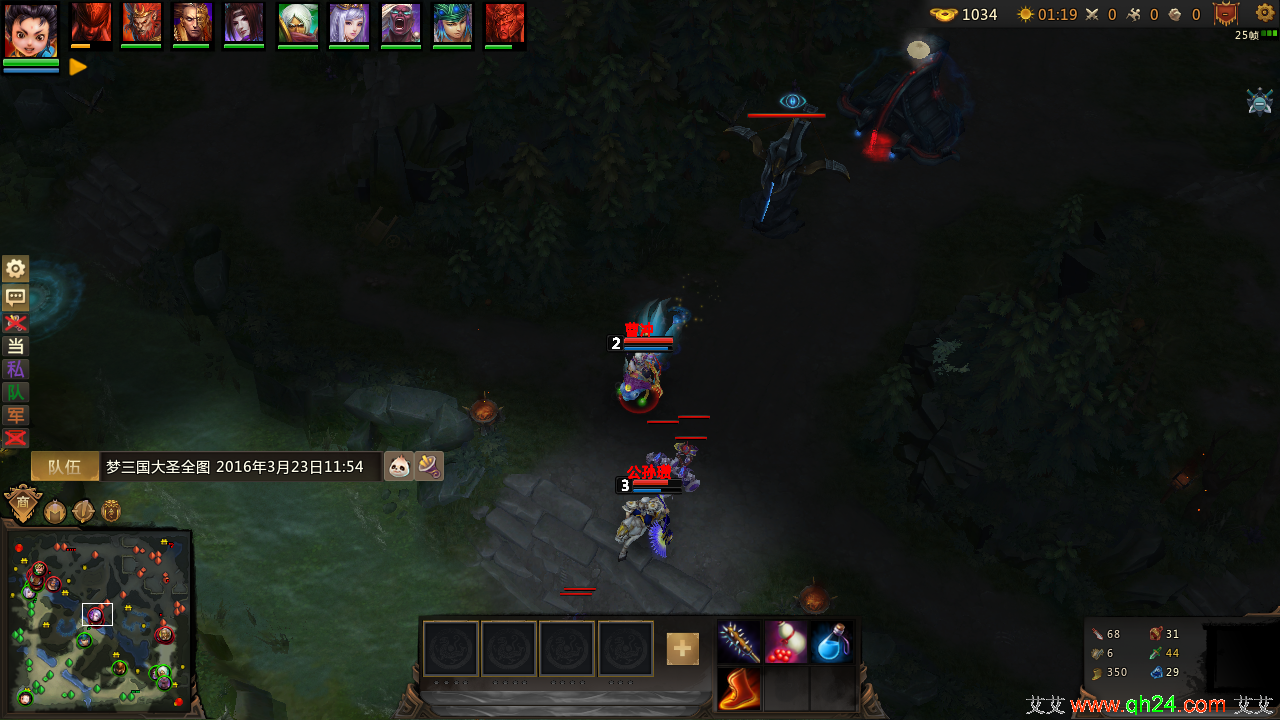Image resolution: width=1280 pixels, height=720 pixels.
Task: Click the orange play arrow below portraits
Action: 78,67
